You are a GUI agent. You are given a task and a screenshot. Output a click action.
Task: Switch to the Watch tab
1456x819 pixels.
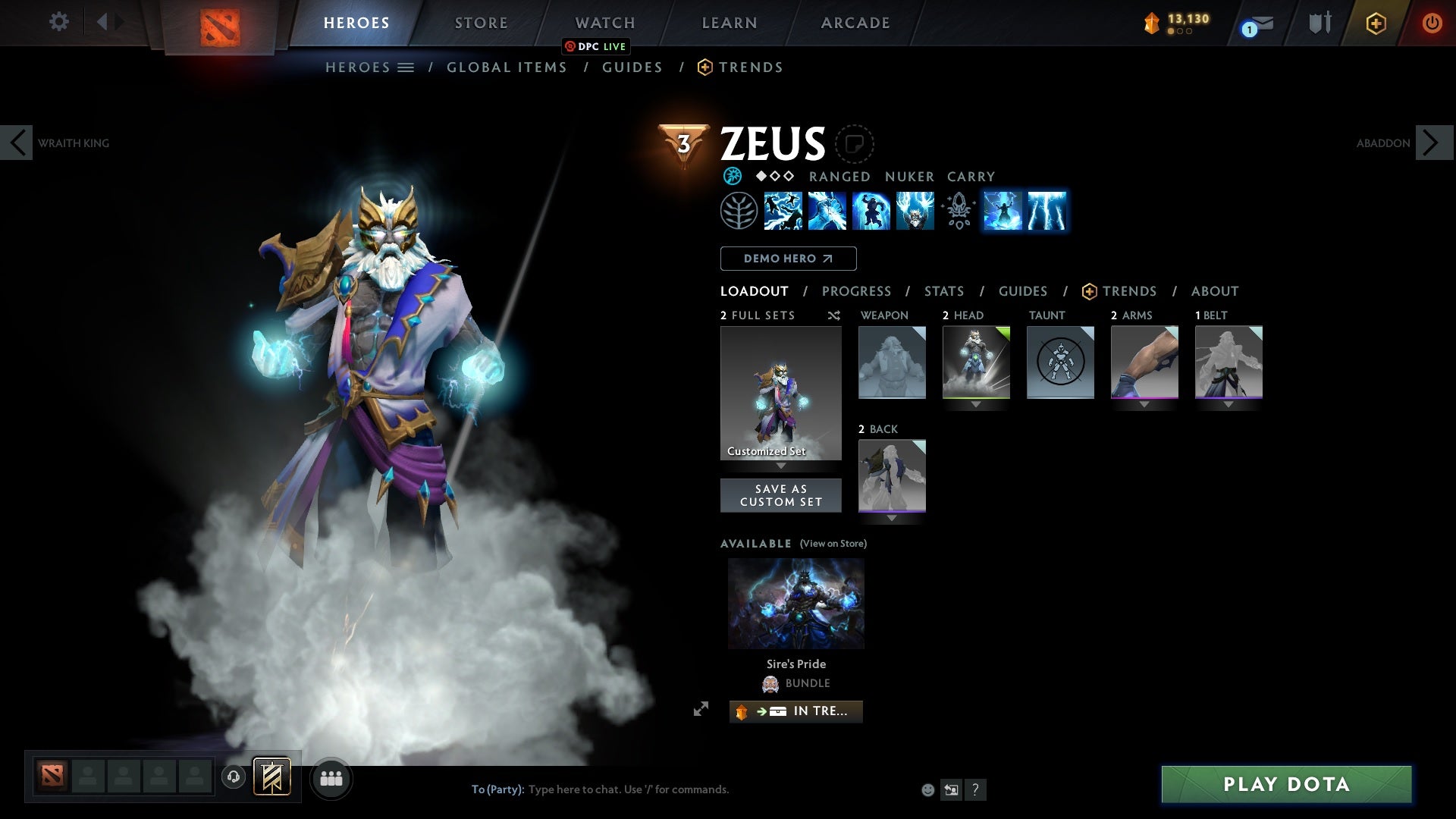pyautogui.click(x=604, y=23)
